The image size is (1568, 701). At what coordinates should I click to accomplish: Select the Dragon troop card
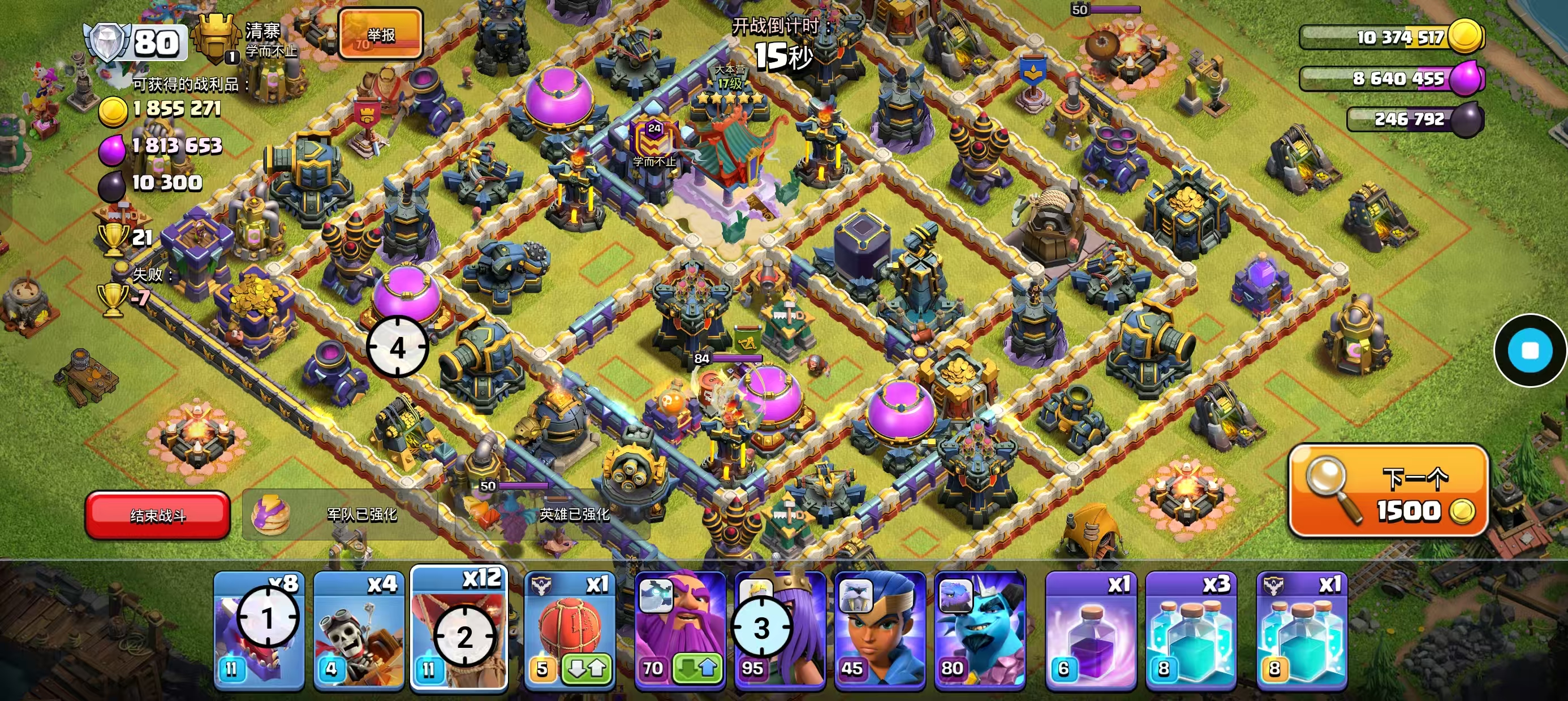click(259, 630)
